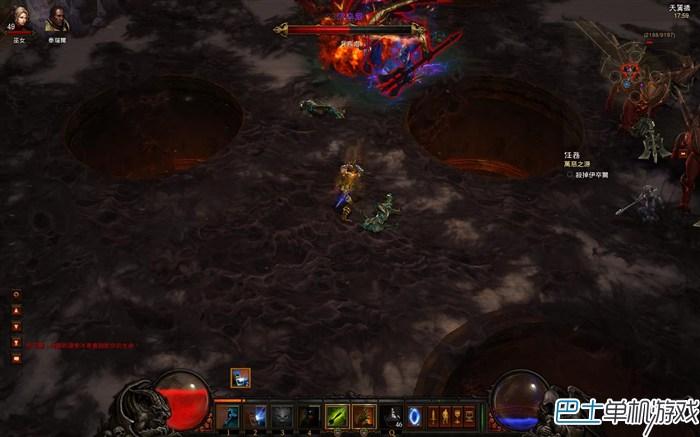The image size is (700, 437).
Task: Click the chat scroll-down arrow button
Action: [16, 326]
